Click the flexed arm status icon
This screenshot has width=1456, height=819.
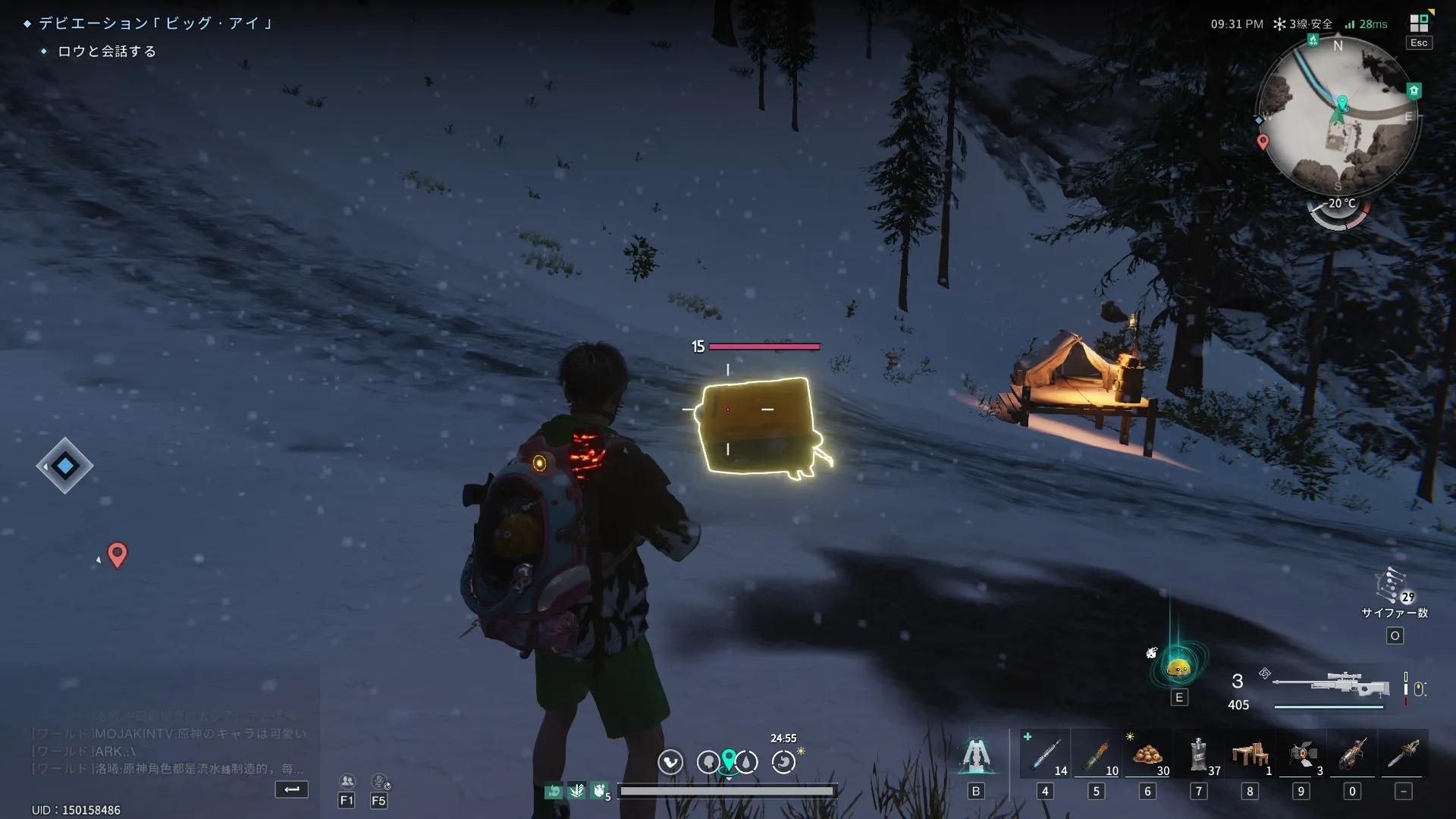click(x=600, y=791)
